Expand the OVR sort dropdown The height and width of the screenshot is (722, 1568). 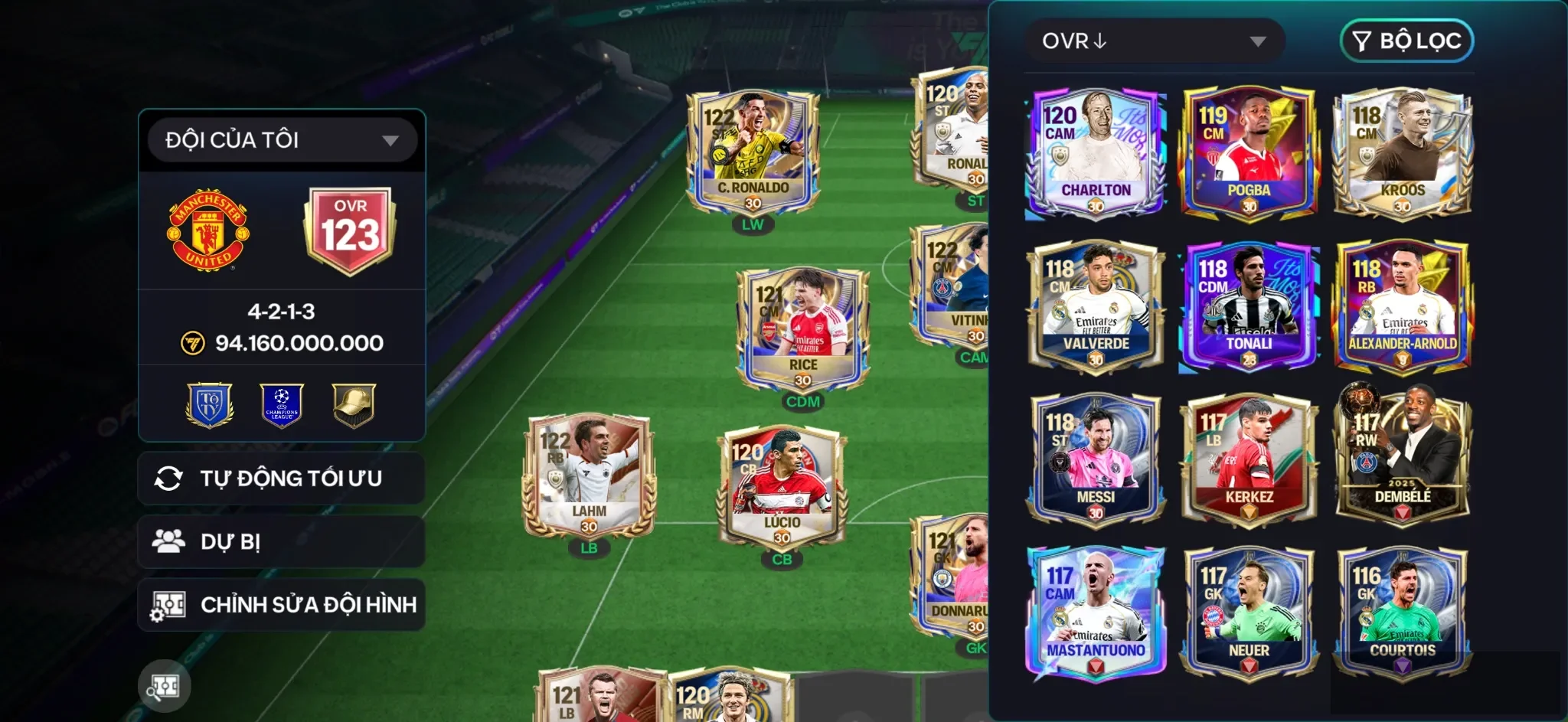[1154, 41]
